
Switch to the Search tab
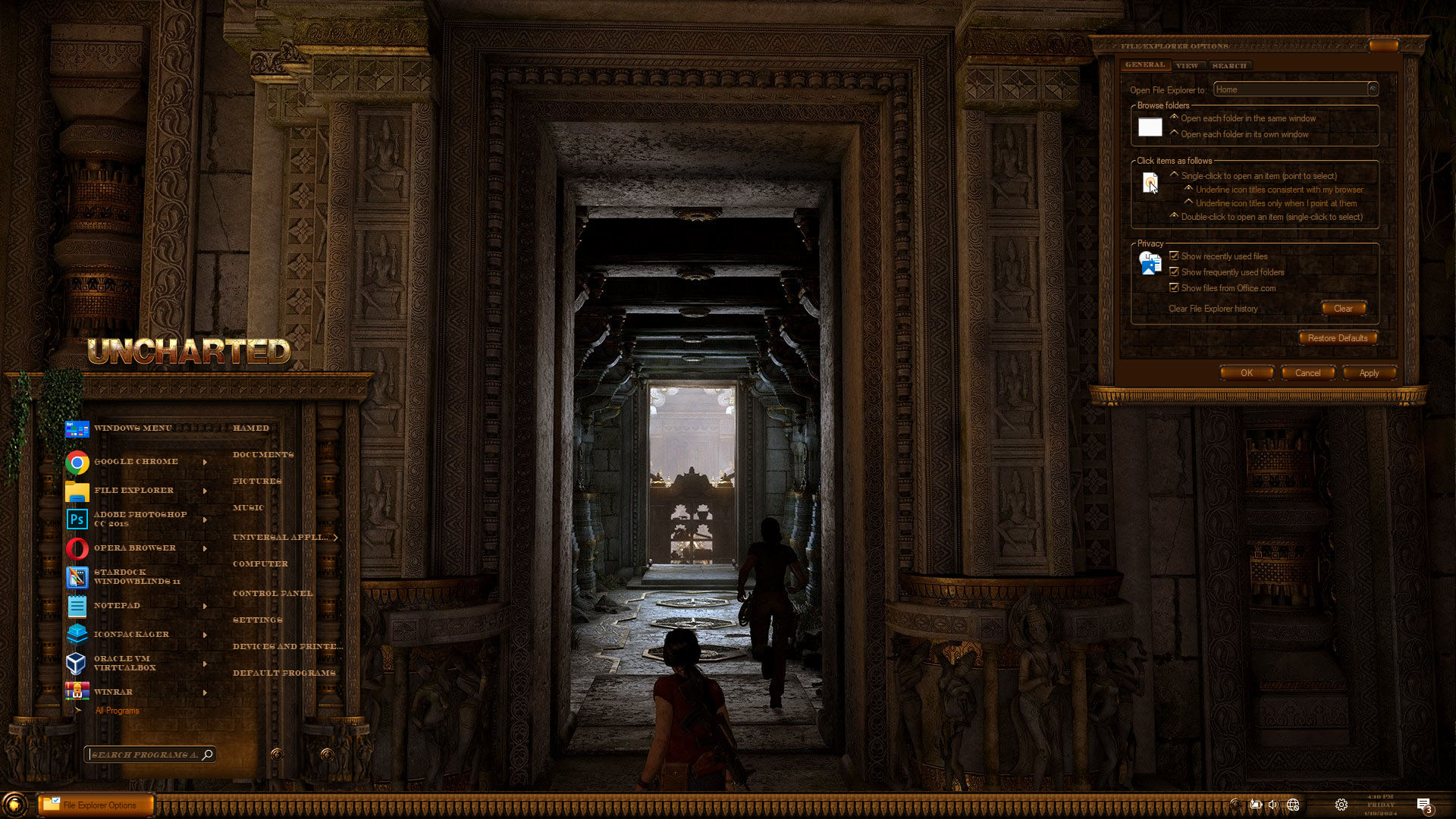tap(1229, 66)
